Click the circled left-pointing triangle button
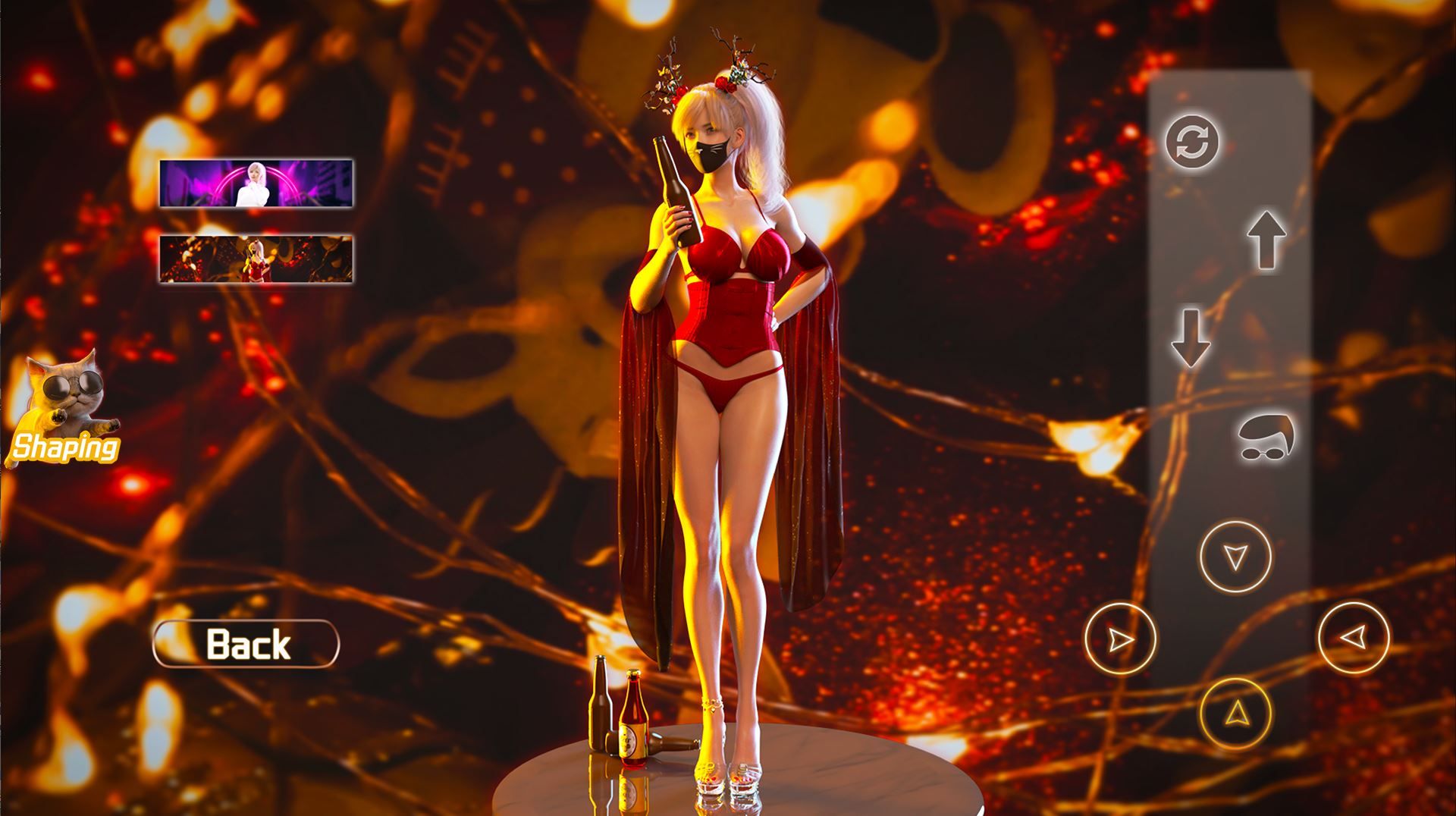The image size is (1456, 816). click(1354, 638)
